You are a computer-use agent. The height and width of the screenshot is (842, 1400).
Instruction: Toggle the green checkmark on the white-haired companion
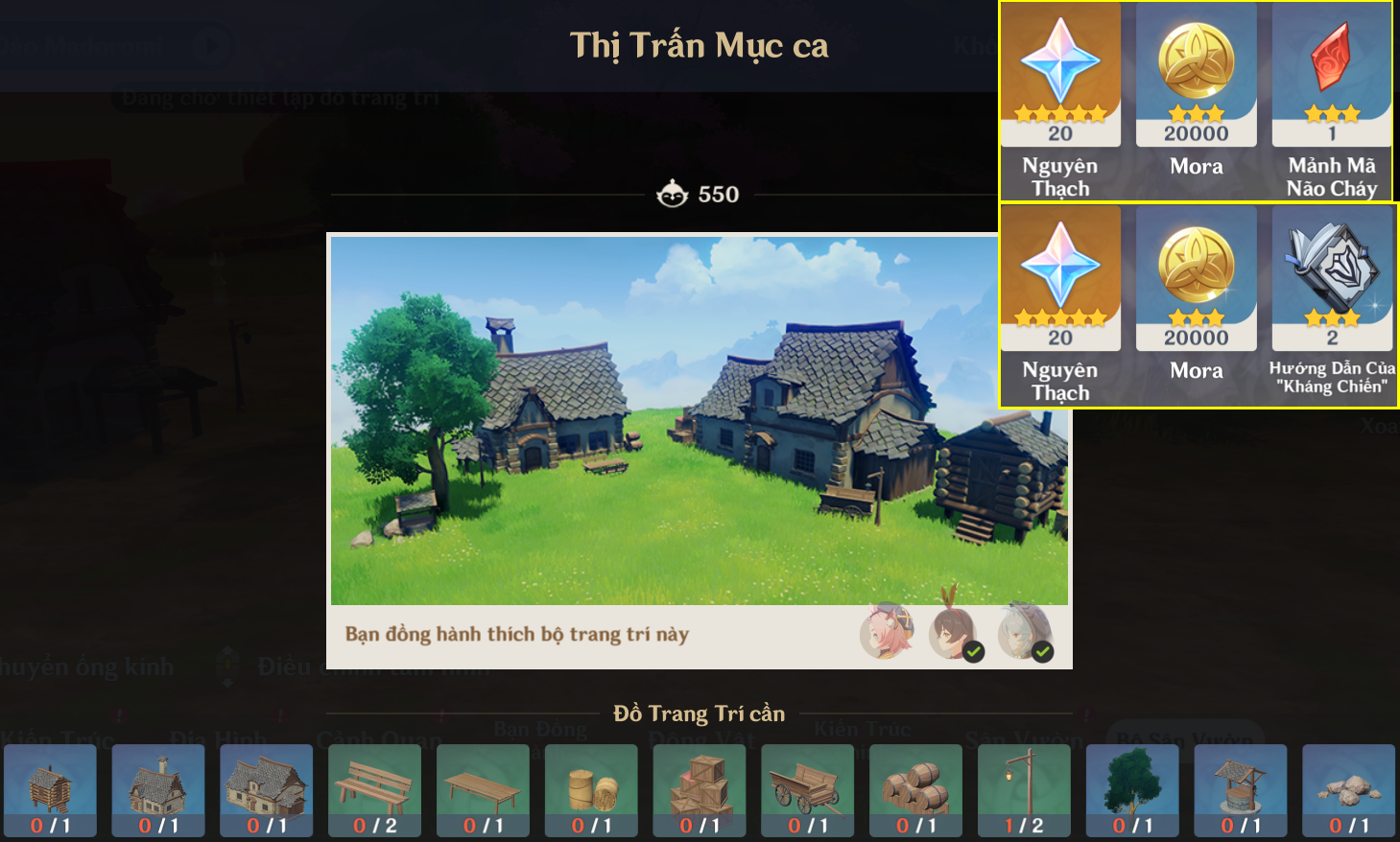click(1039, 649)
